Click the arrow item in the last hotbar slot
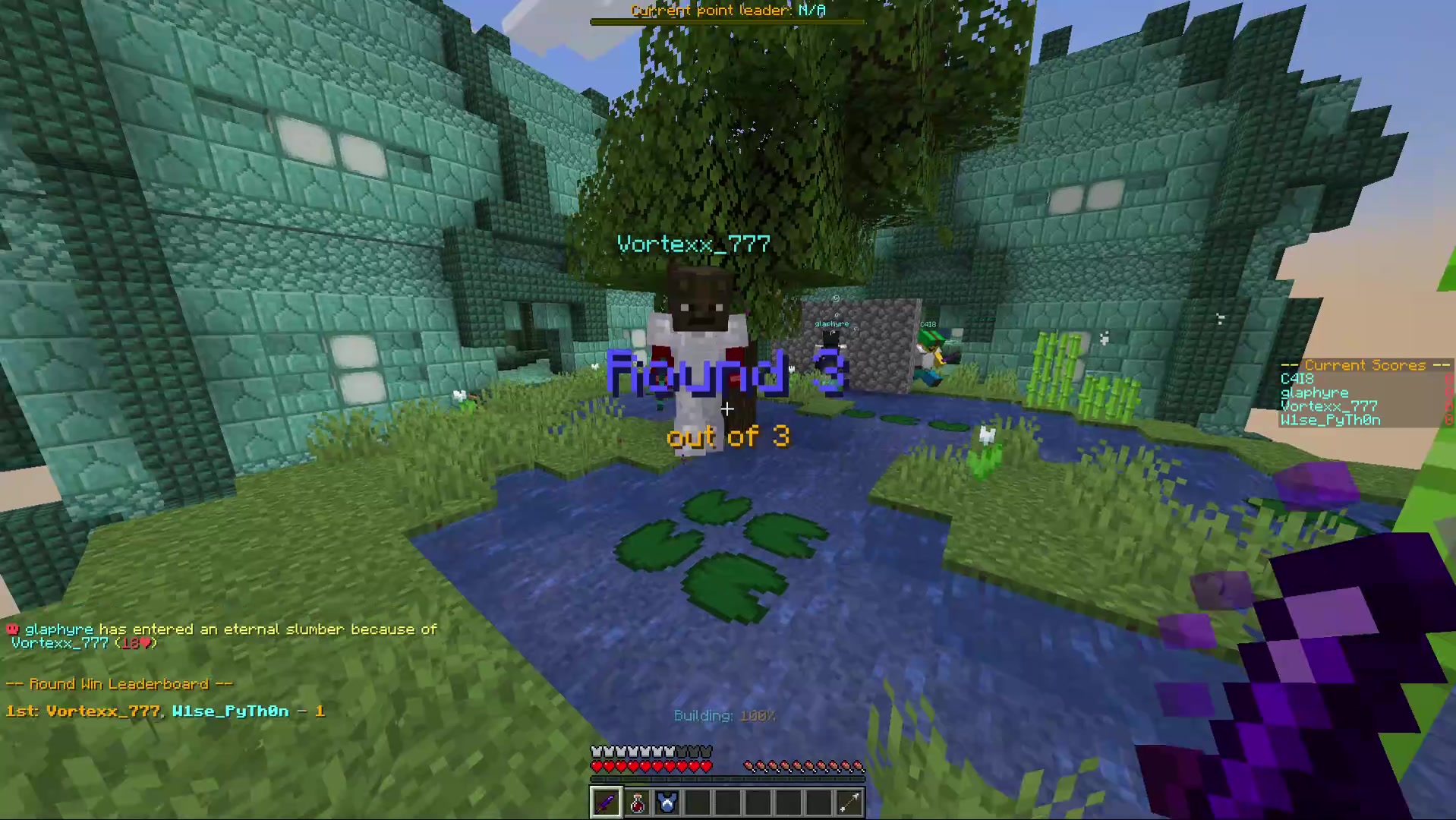The width and height of the screenshot is (1456, 820). point(849,802)
